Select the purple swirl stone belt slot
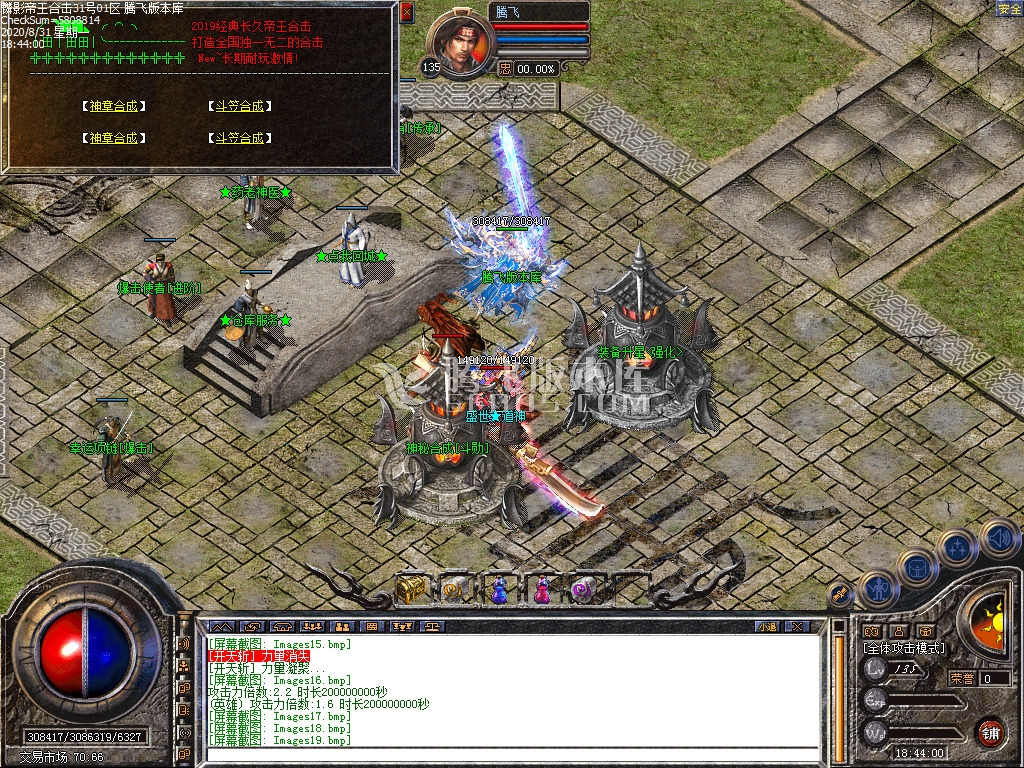 (585, 592)
